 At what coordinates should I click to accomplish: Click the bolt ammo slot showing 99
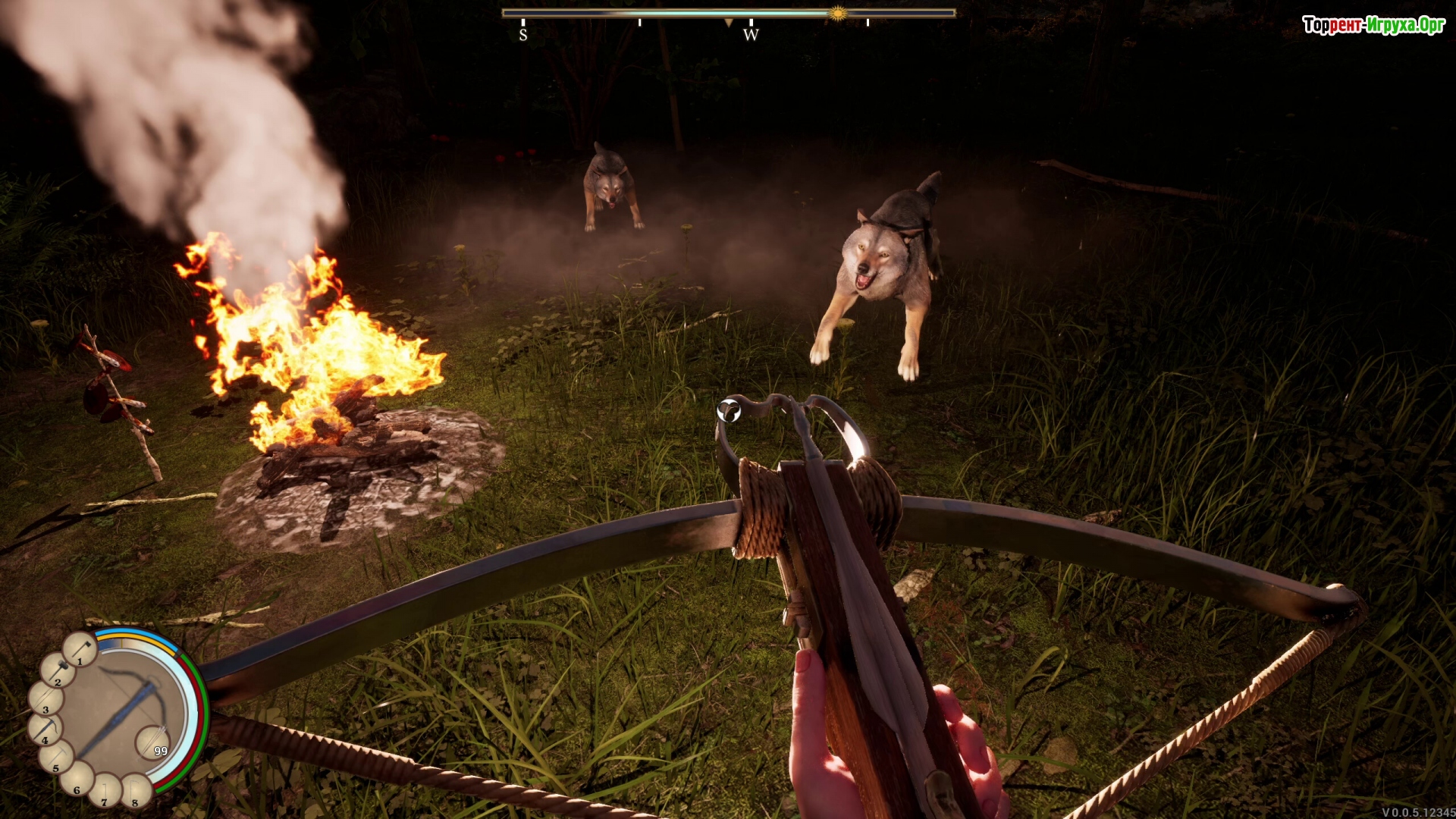pos(154,742)
